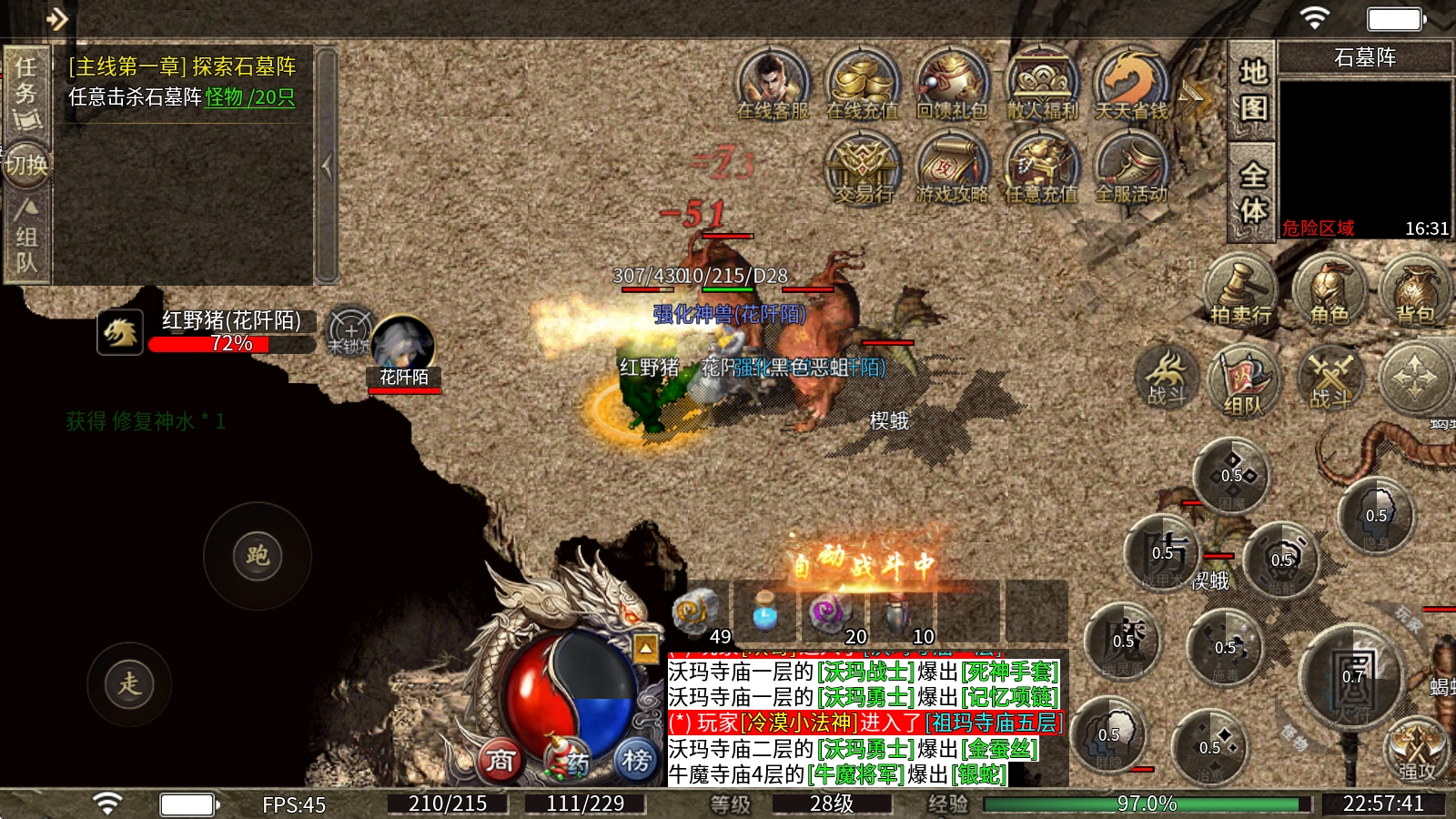
Task: Open the 商 shop button
Action: (x=500, y=761)
